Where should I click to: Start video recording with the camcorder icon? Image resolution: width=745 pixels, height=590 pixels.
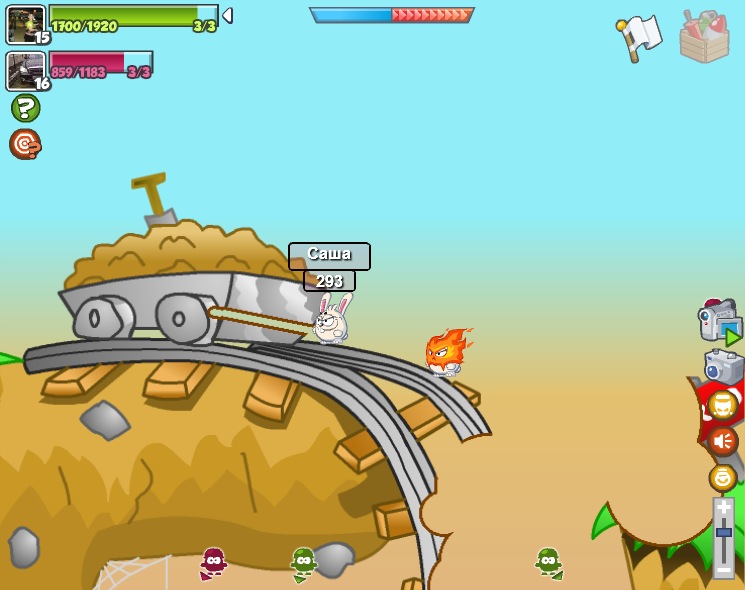(x=718, y=322)
